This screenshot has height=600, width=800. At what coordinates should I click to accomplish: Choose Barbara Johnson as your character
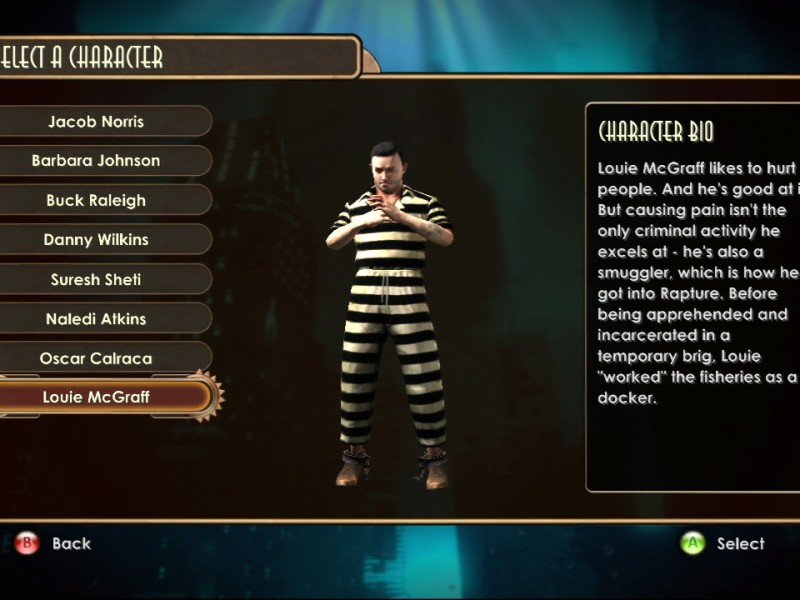(96, 161)
